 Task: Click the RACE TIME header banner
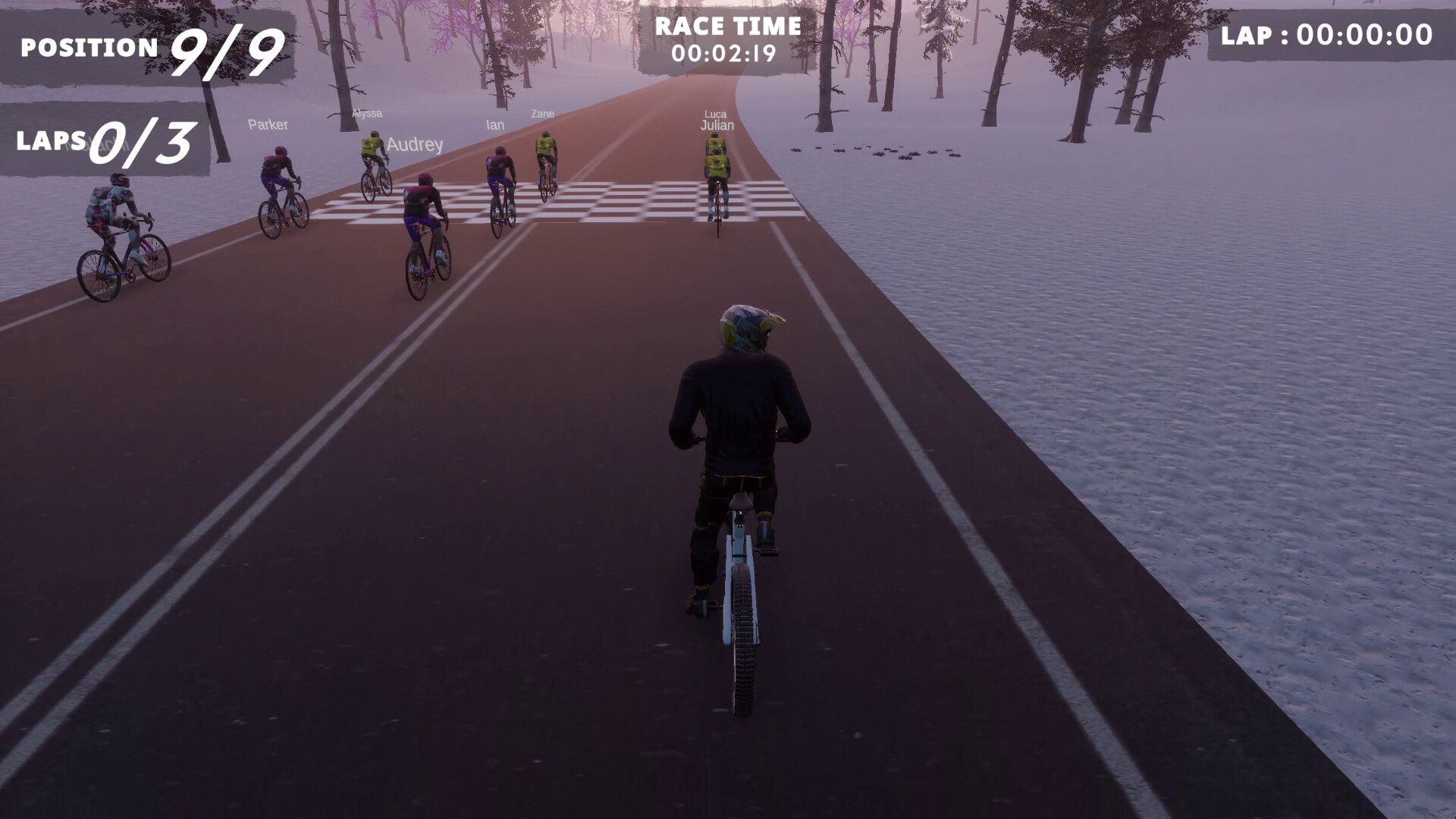(x=728, y=28)
